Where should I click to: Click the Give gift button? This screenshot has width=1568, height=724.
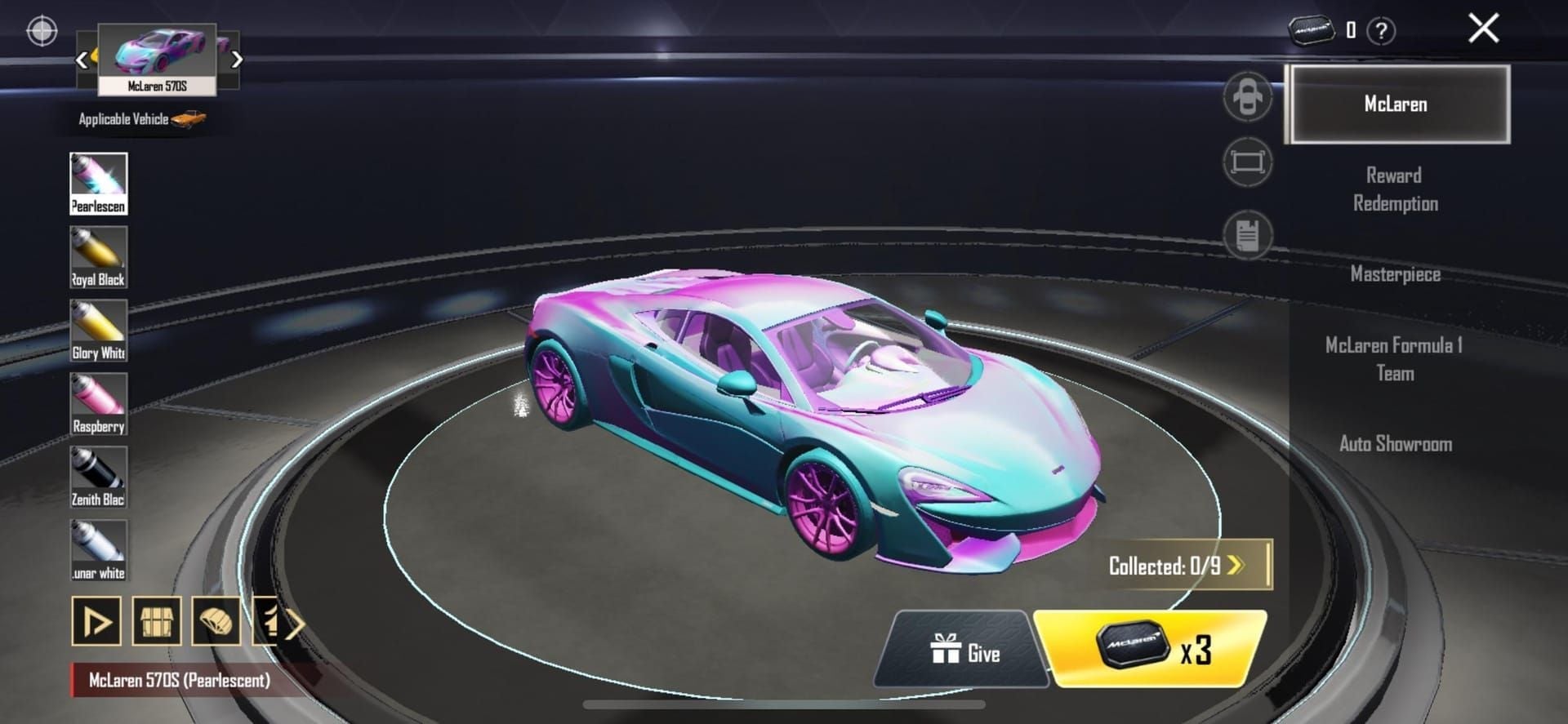pyautogui.click(x=964, y=652)
